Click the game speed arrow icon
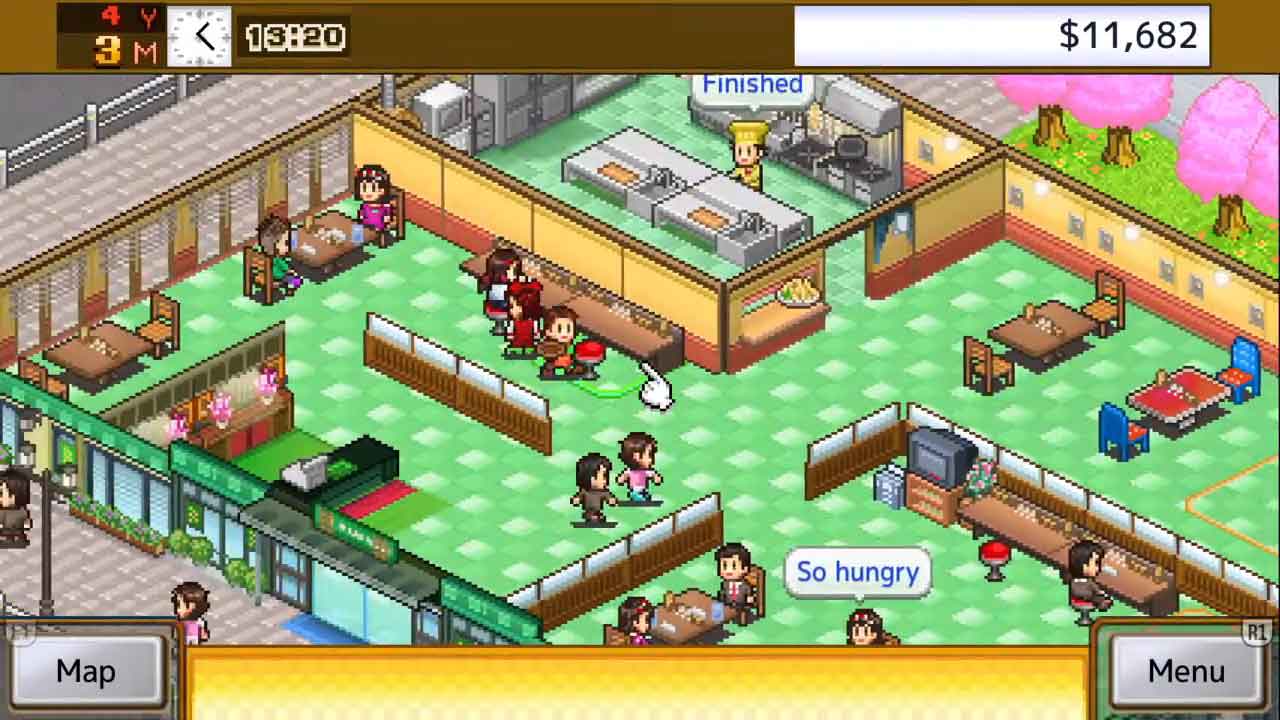The width and height of the screenshot is (1280, 720). [x=201, y=37]
